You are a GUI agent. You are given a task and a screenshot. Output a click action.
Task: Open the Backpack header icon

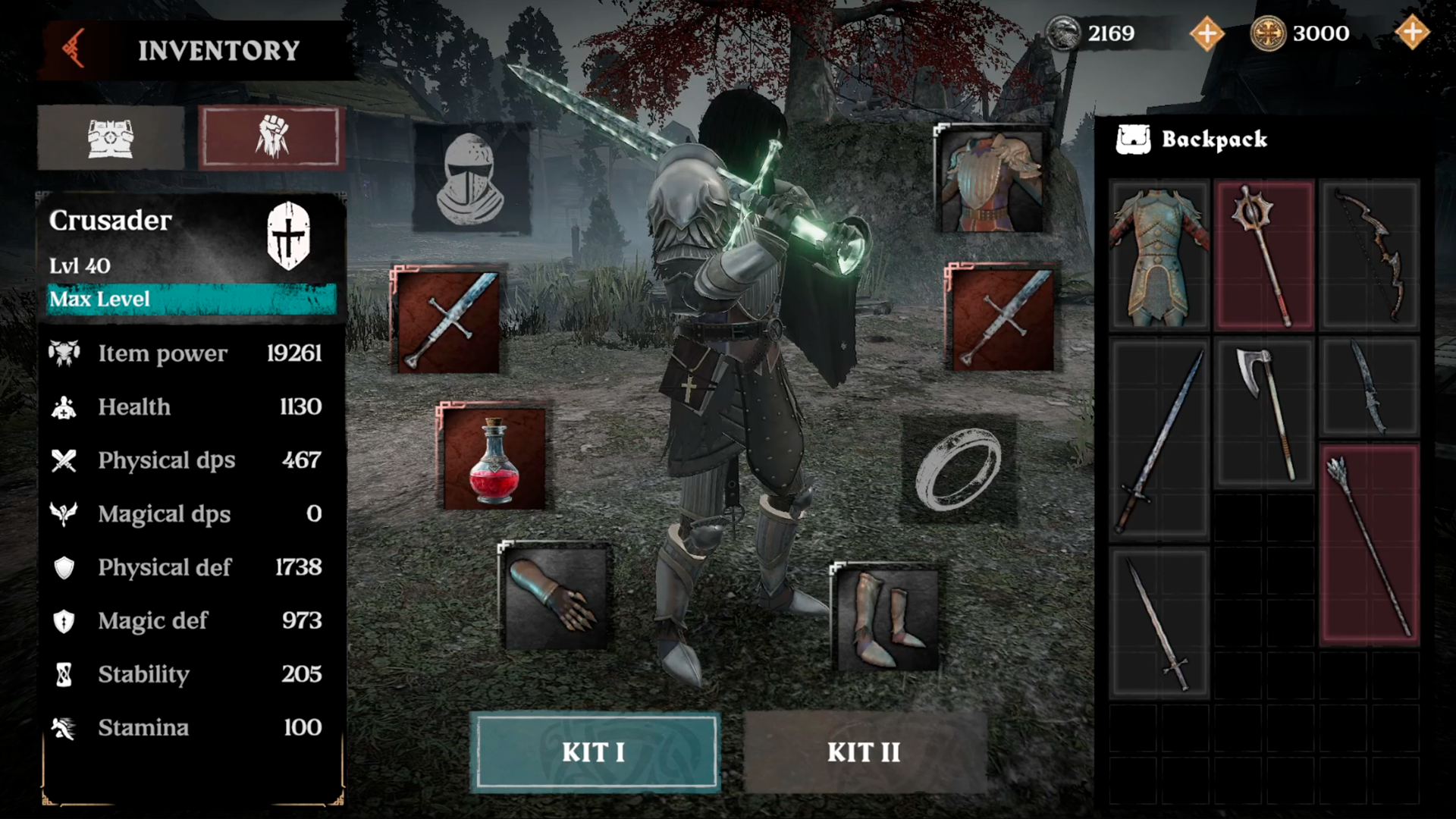(1133, 140)
